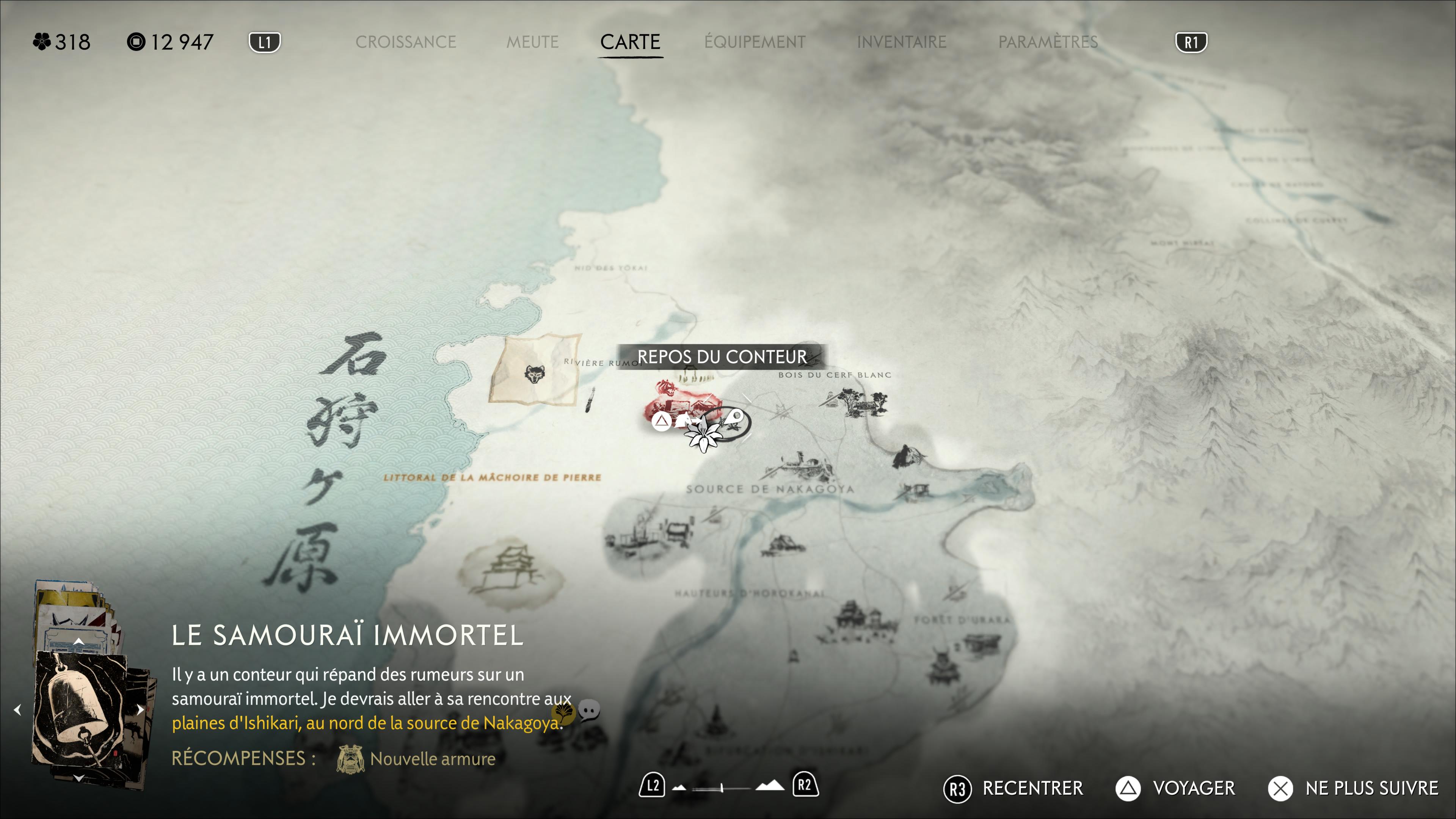Switch to the Croissance tab
Screen dimensions: 1456x819
(x=405, y=42)
